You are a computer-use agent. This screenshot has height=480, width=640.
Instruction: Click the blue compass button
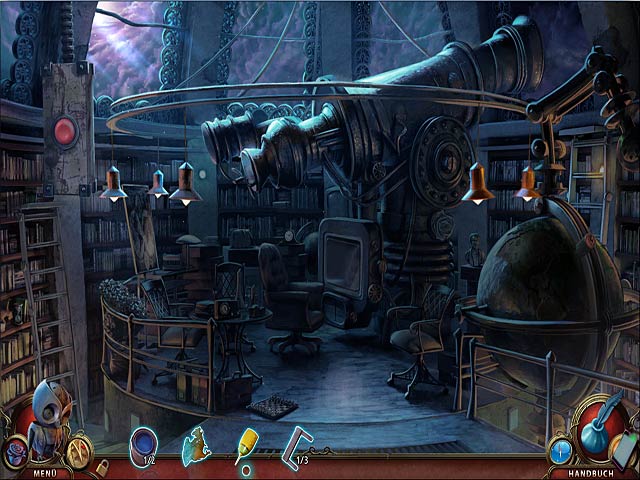561,451
